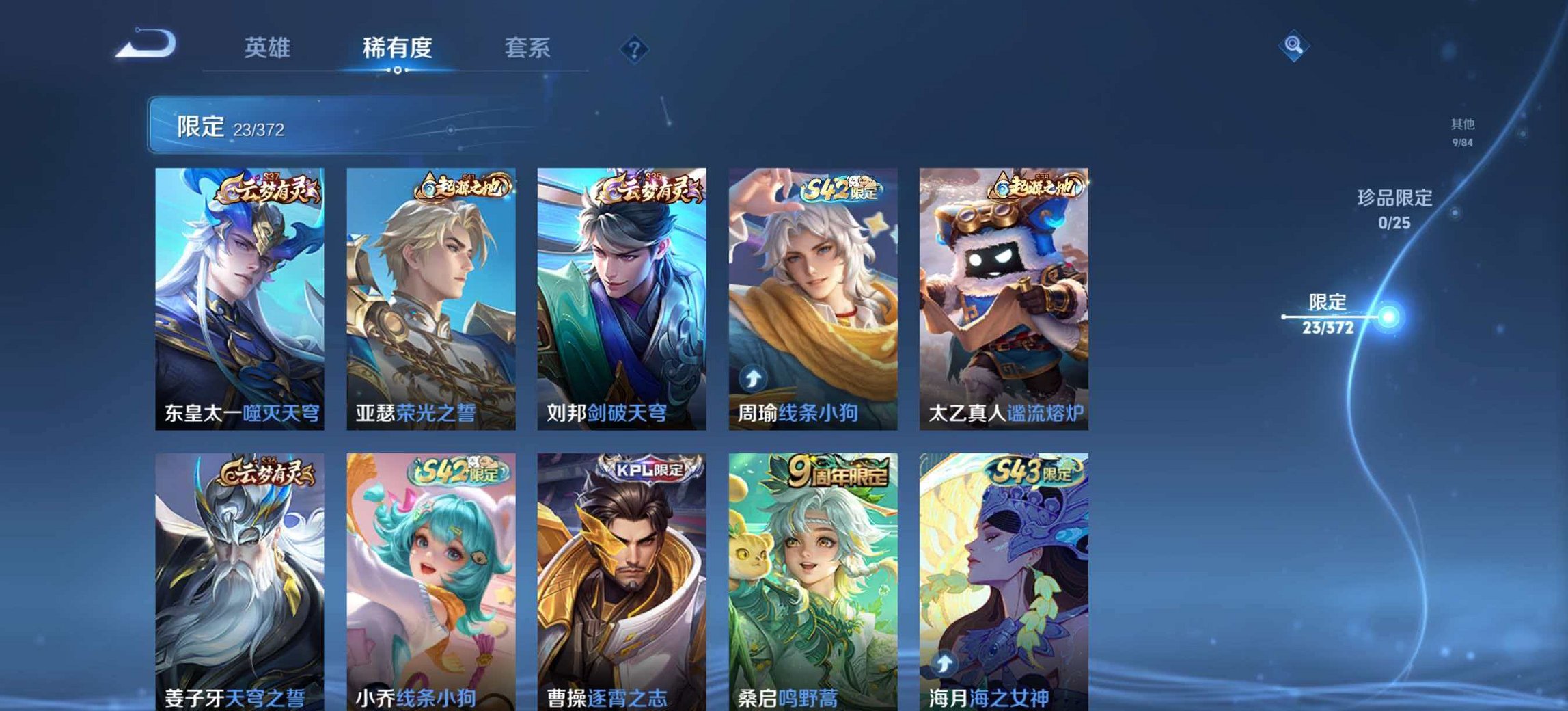
Task: Open the help question mark icon next to tabs
Action: tap(635, 47)
